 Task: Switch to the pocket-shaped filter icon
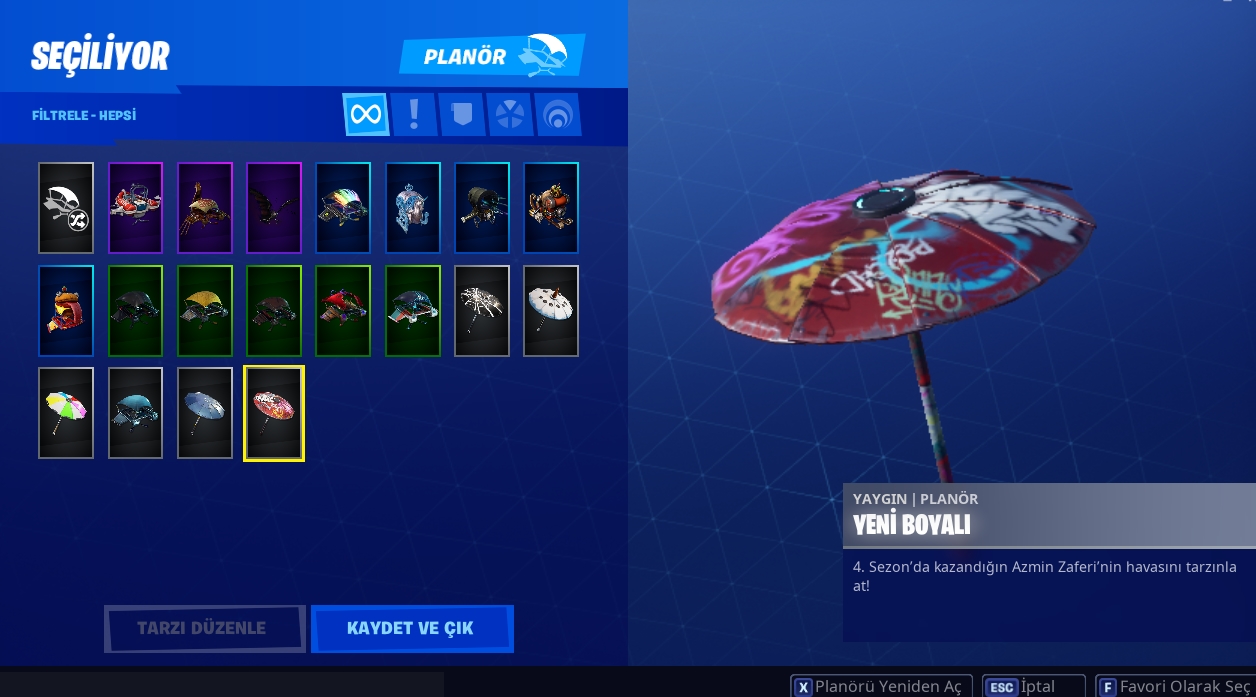coord(461,114)
